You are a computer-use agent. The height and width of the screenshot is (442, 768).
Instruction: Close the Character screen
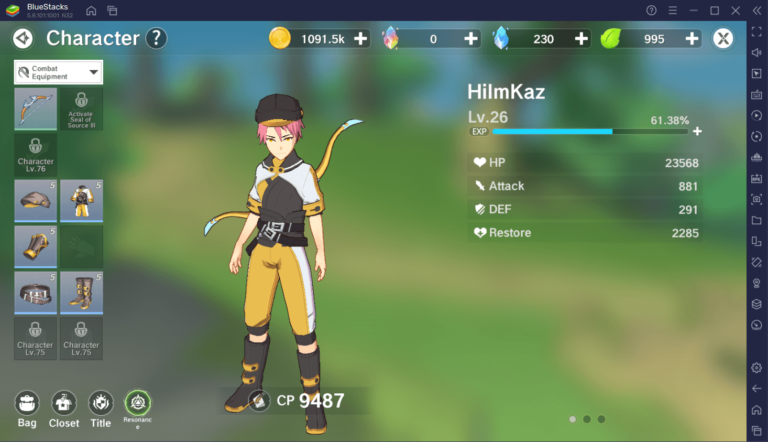(723, 39)
